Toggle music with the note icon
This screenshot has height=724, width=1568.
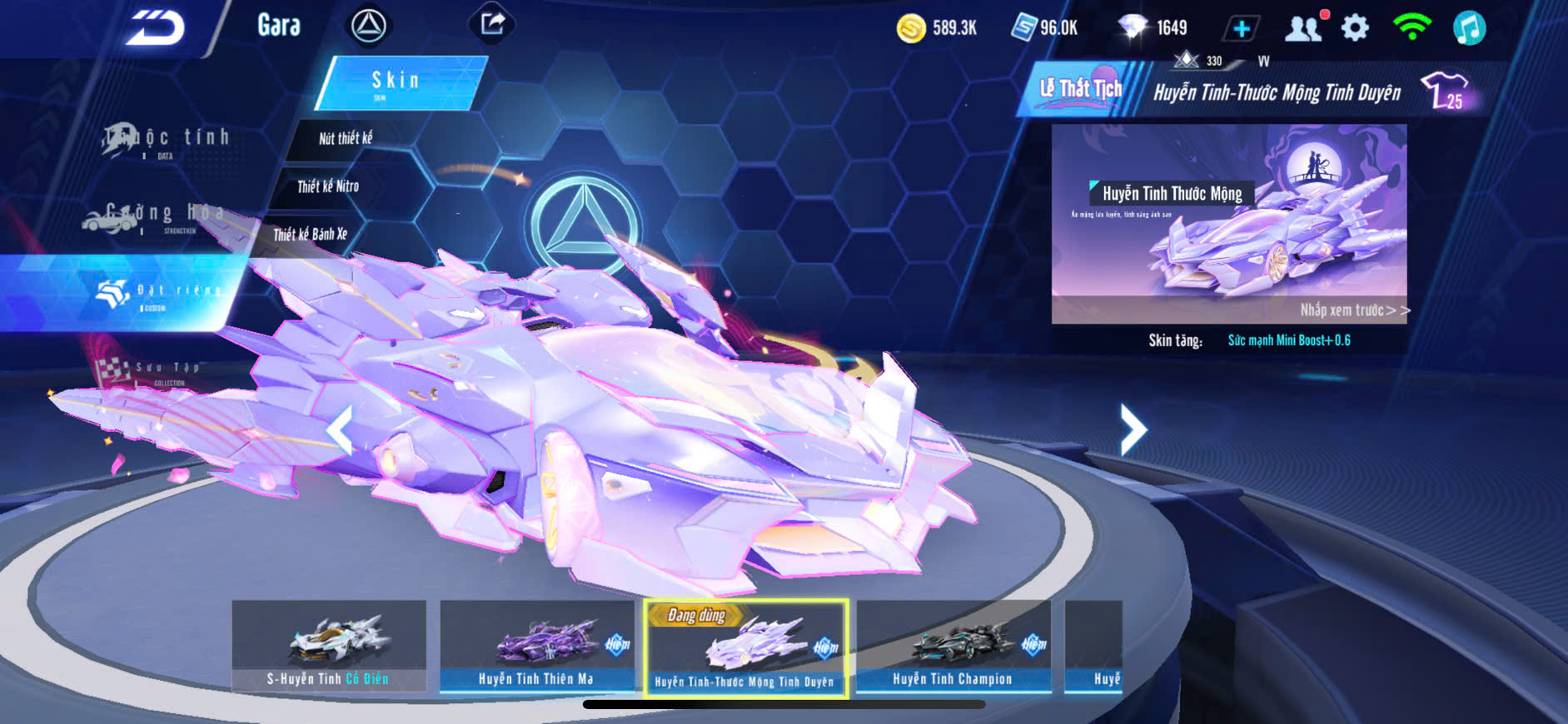click(x=1469, y=28)
